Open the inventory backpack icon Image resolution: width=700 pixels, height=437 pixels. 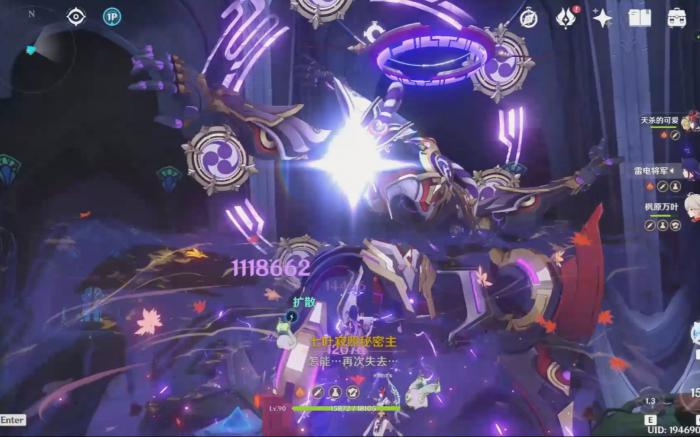677,17
